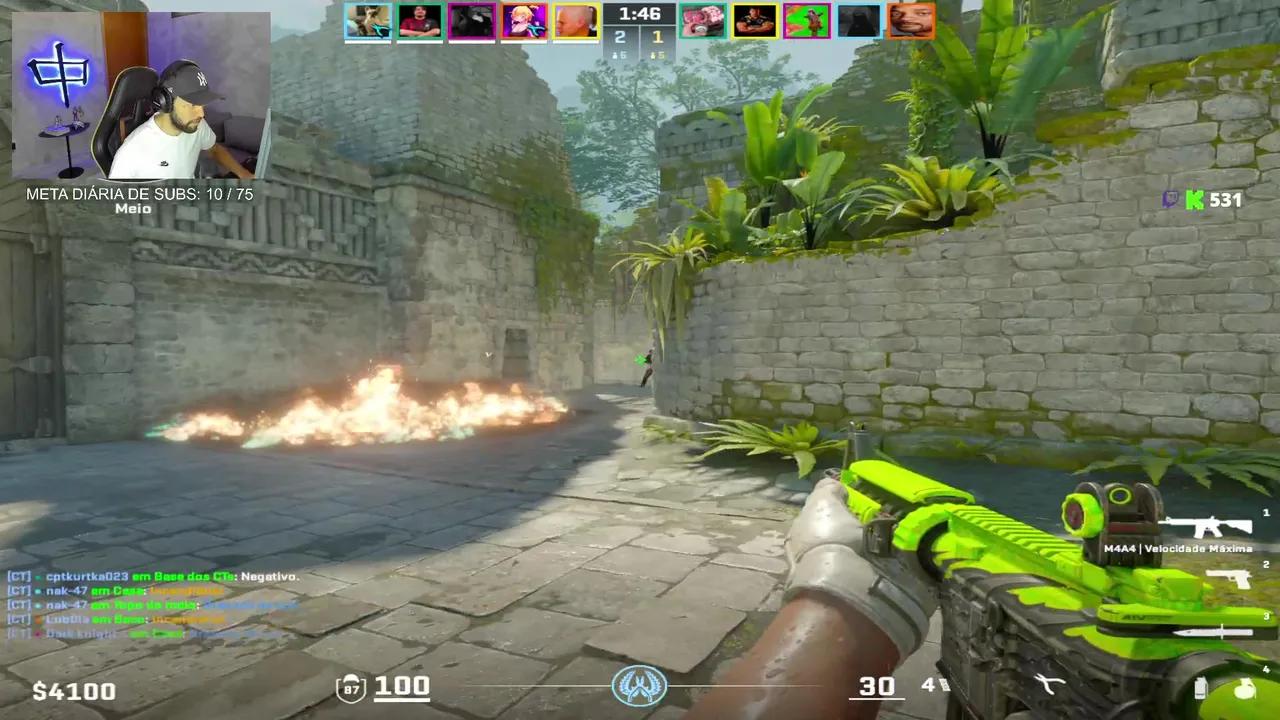Click the T score number 1
The width and height of the screenshot is (1280, 720).
(x=657, y=36)
